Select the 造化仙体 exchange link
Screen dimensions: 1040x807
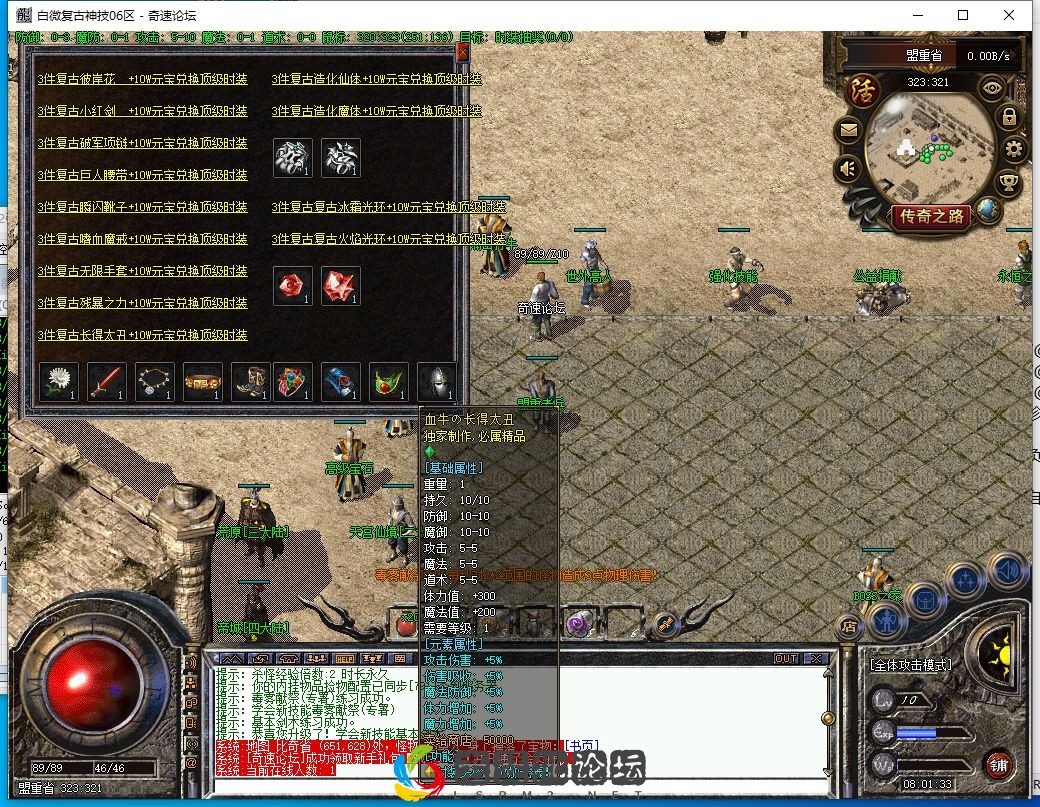(x=376, y=79)
